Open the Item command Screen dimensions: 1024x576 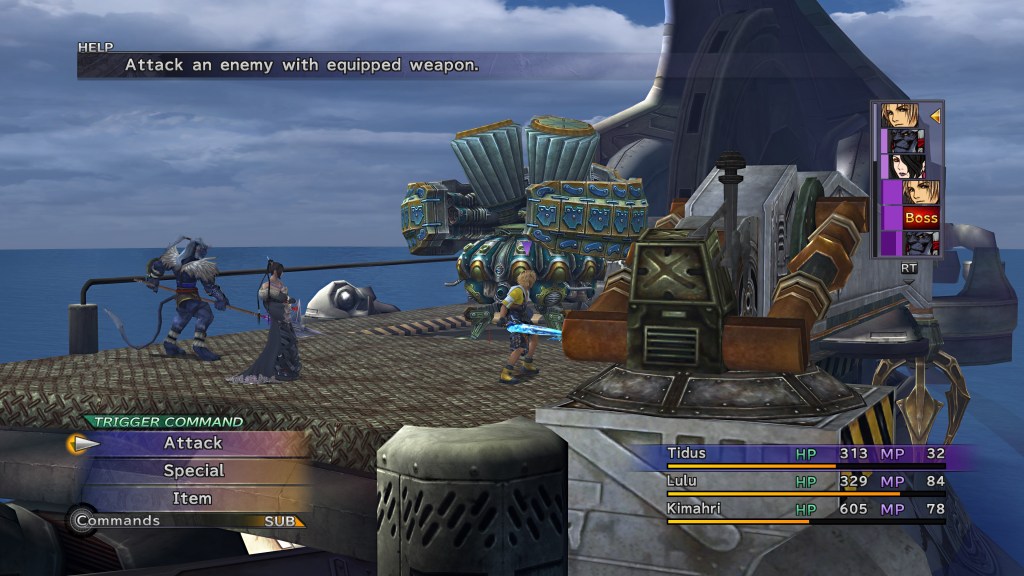tap(192, 497)
